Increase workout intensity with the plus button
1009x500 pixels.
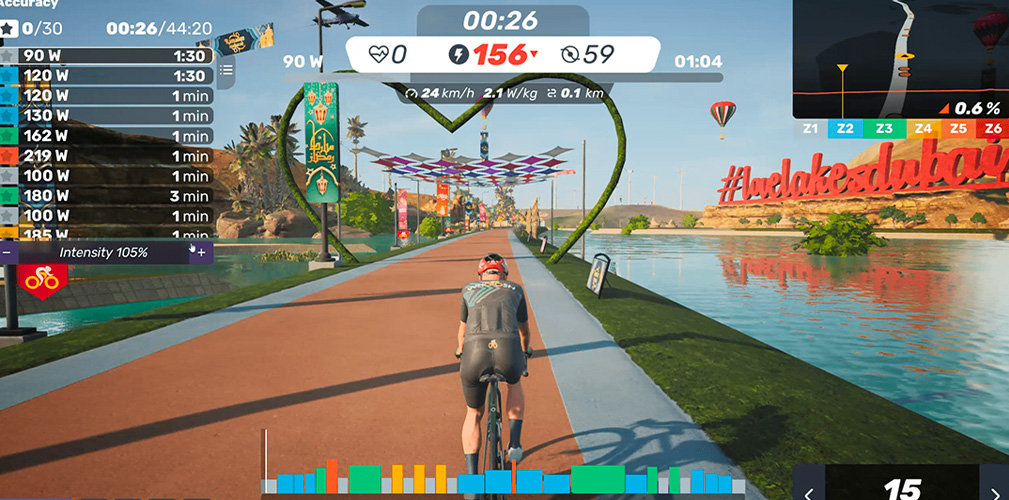click(201, 253)
